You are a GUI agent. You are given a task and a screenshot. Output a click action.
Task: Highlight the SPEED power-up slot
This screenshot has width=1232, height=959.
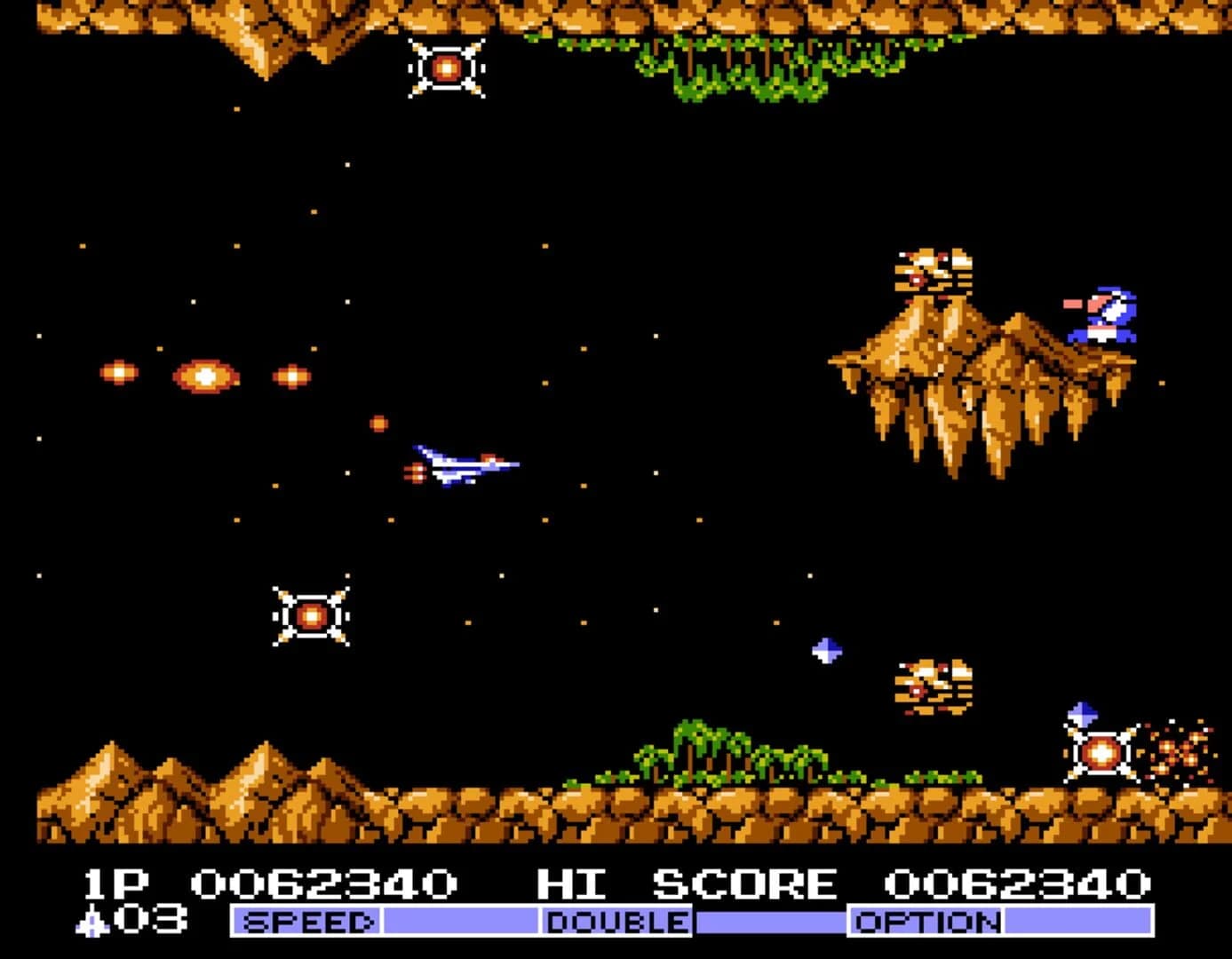click(x=306, y=922)
